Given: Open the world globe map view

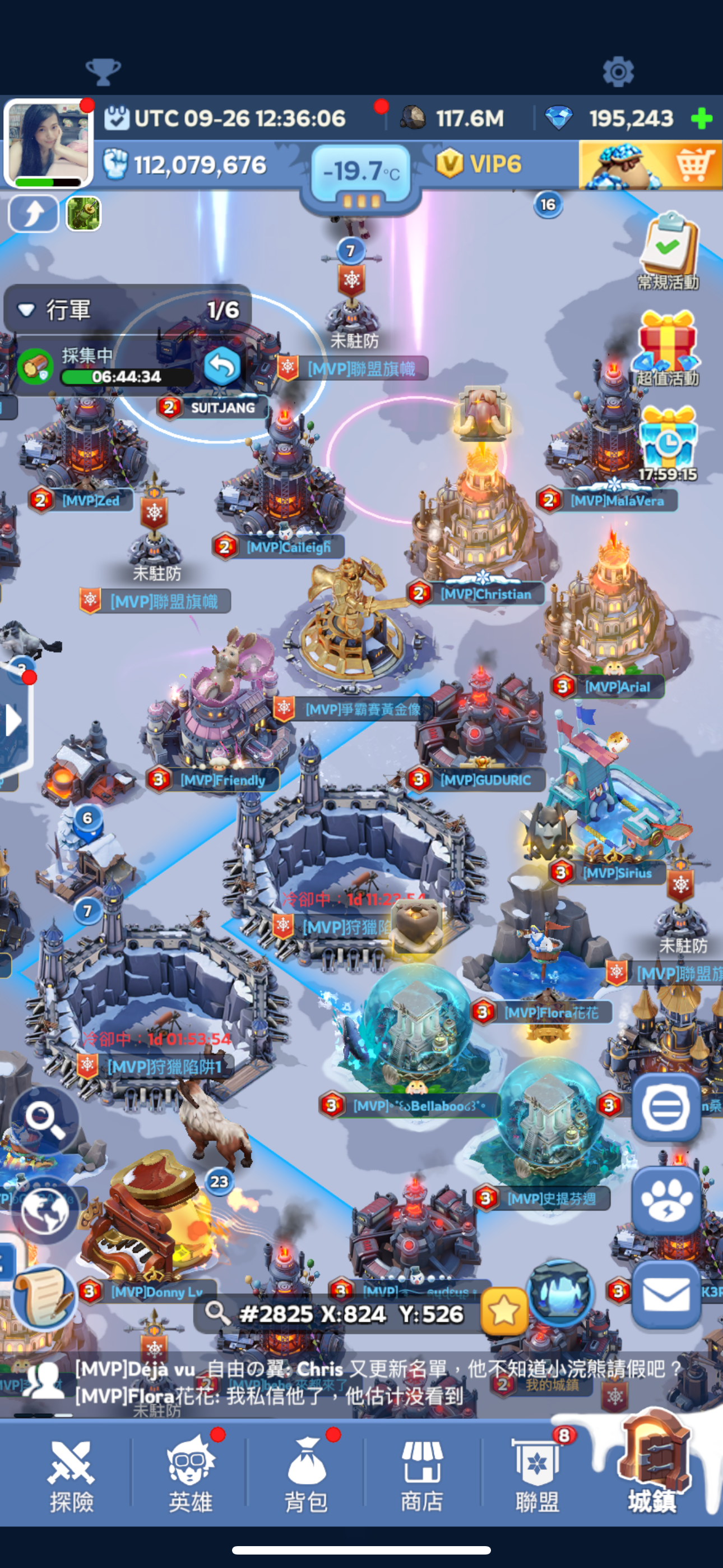Looking at the screenshot, I should point(44,1211).
